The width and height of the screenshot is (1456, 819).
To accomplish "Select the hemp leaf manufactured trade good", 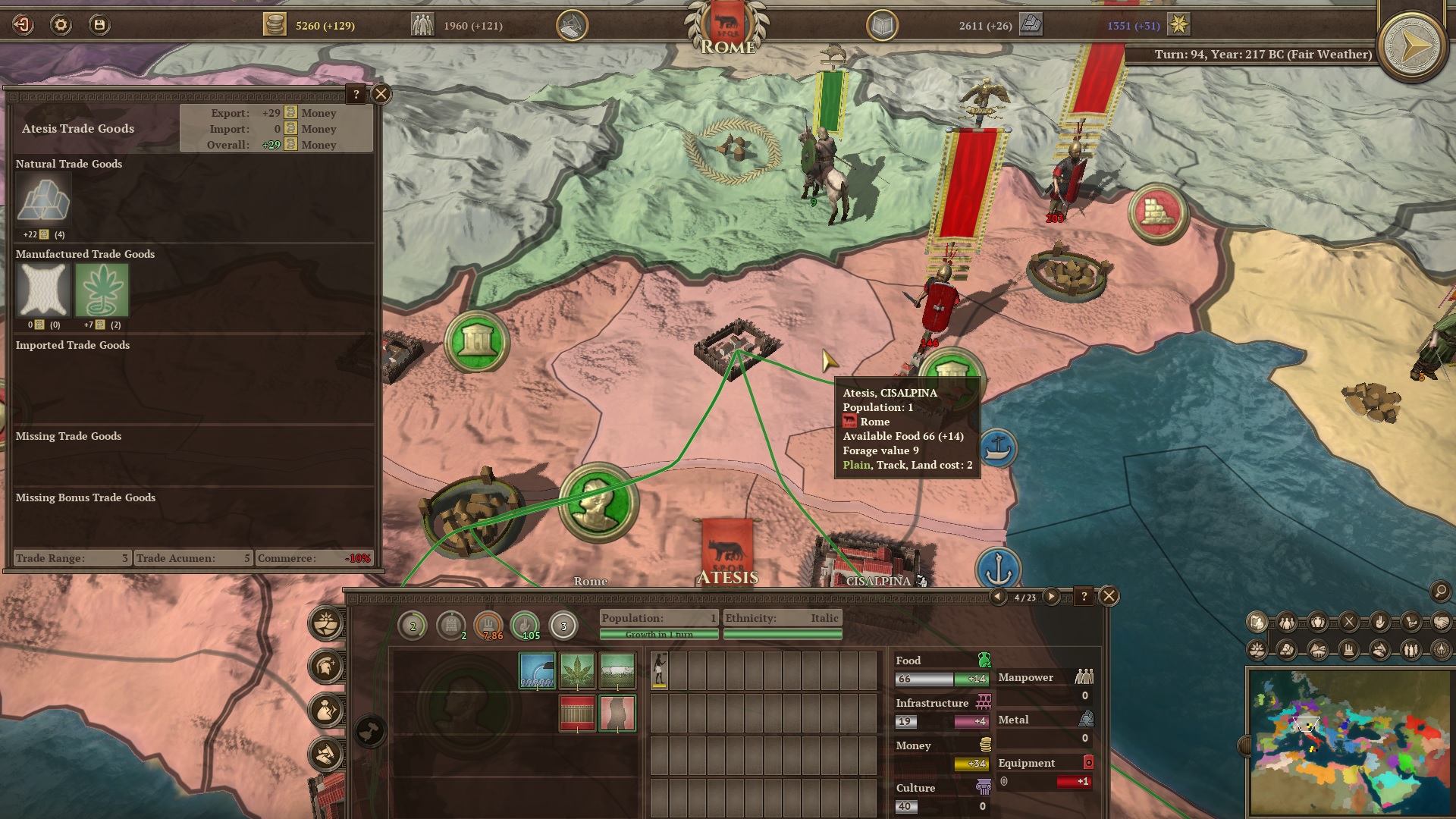I will [x=102, y=290].
